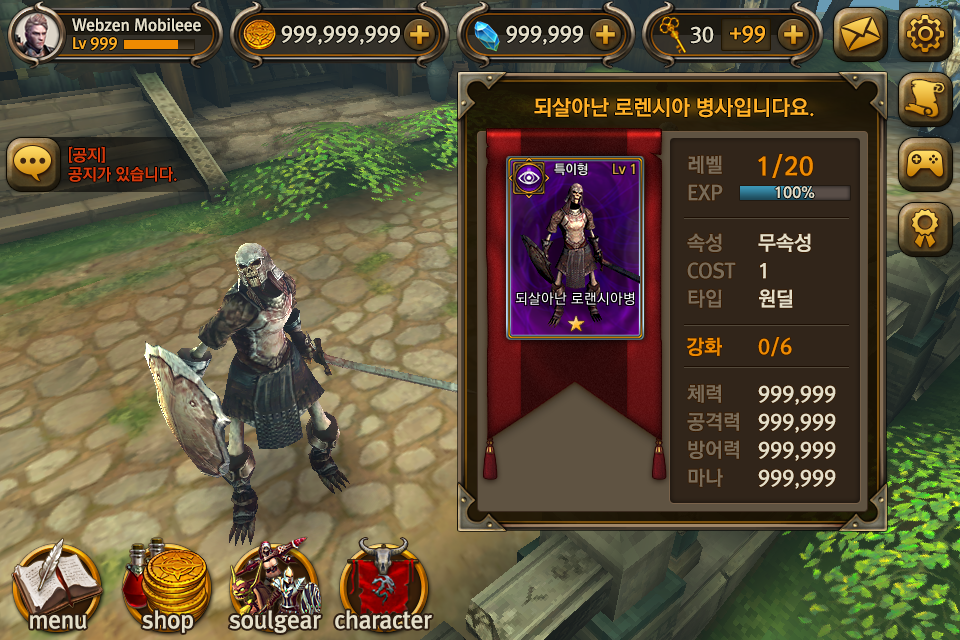Add more gold coins with plus button
The width and height of the screenshot is (960, 640).
coord(420,35)
